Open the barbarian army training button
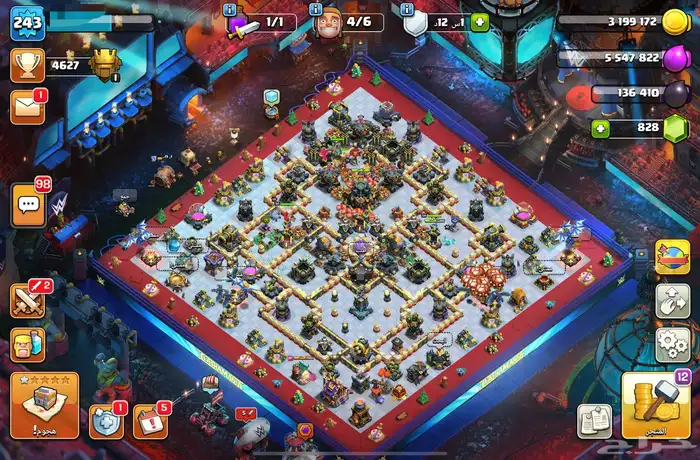700x460 pixels. pyautogui.click(x=27, y=343)
